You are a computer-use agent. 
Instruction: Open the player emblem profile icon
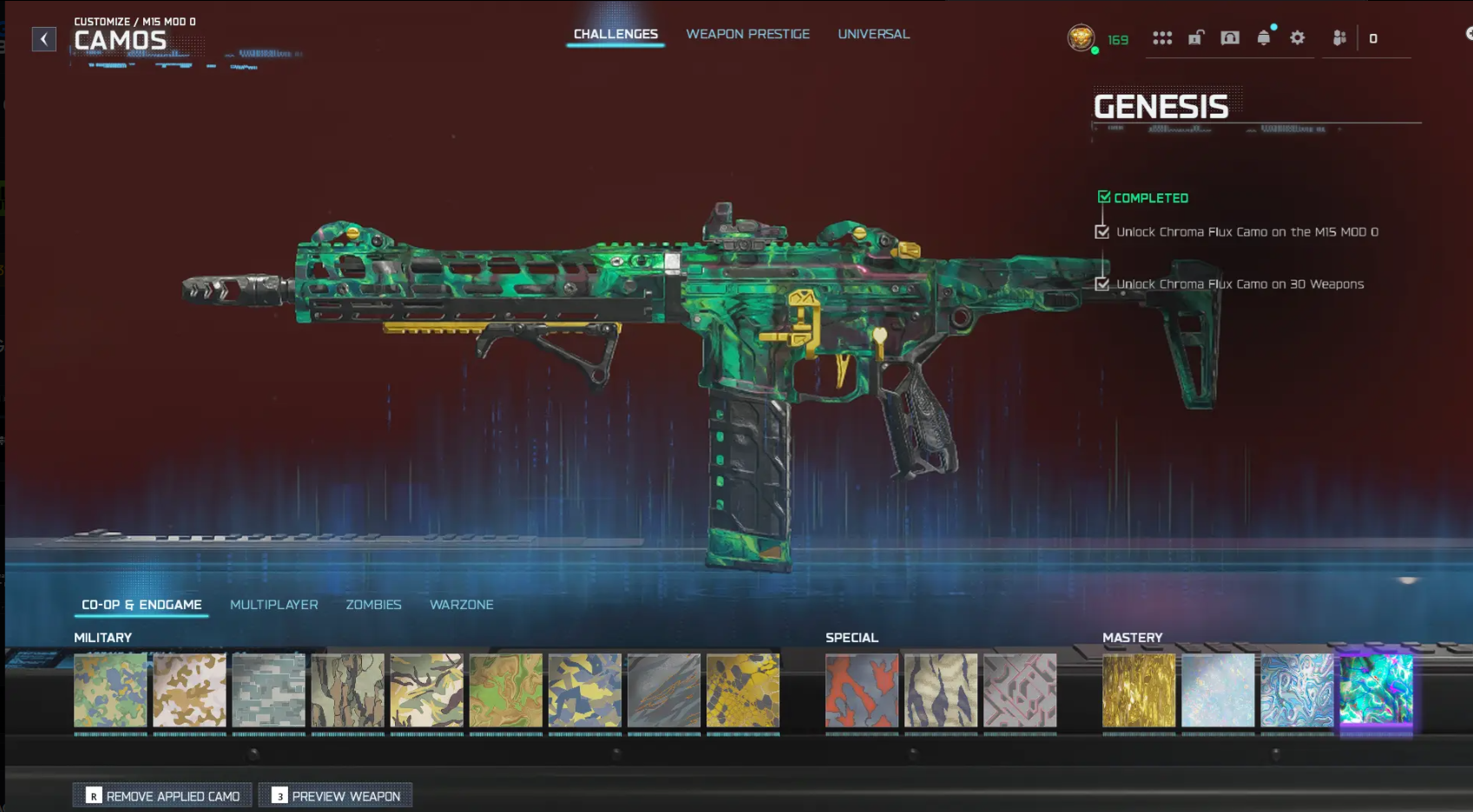coord(1082,37)
